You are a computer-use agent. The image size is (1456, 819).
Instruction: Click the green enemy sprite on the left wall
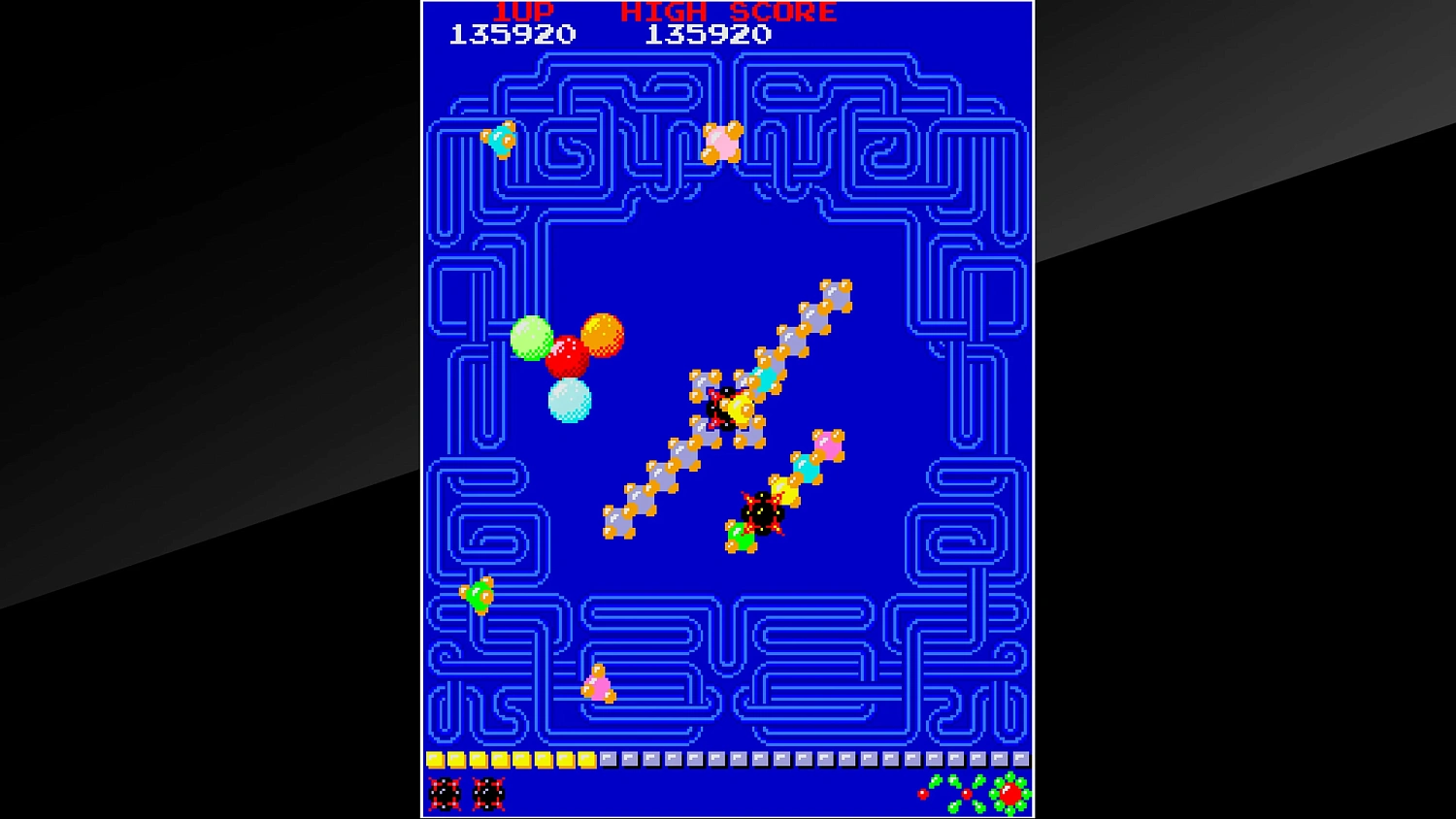pos(480,595)
